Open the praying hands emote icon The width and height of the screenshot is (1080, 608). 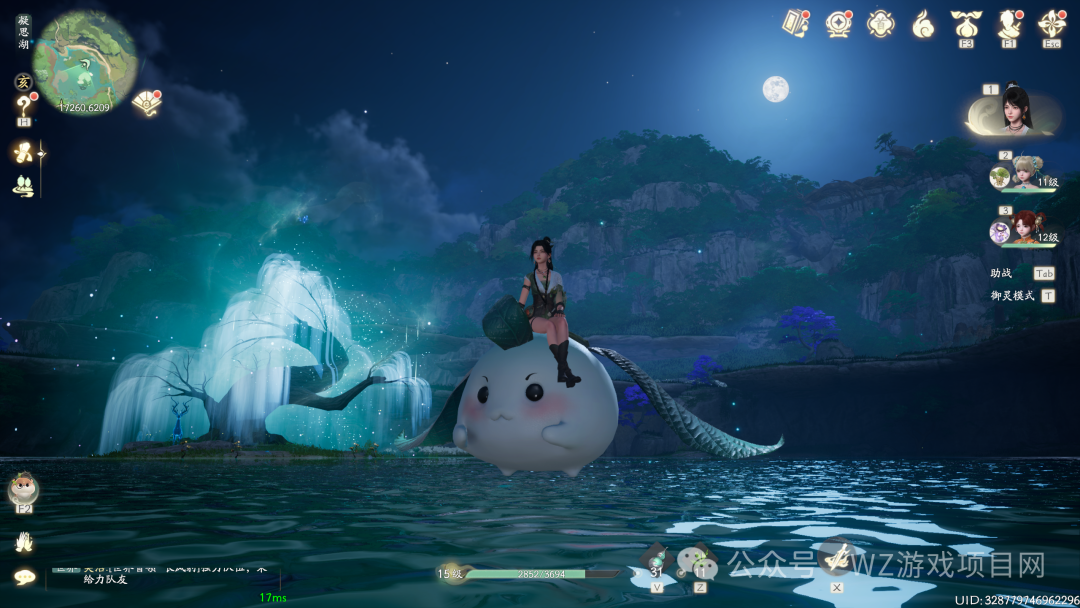click(x=23, y=542)
